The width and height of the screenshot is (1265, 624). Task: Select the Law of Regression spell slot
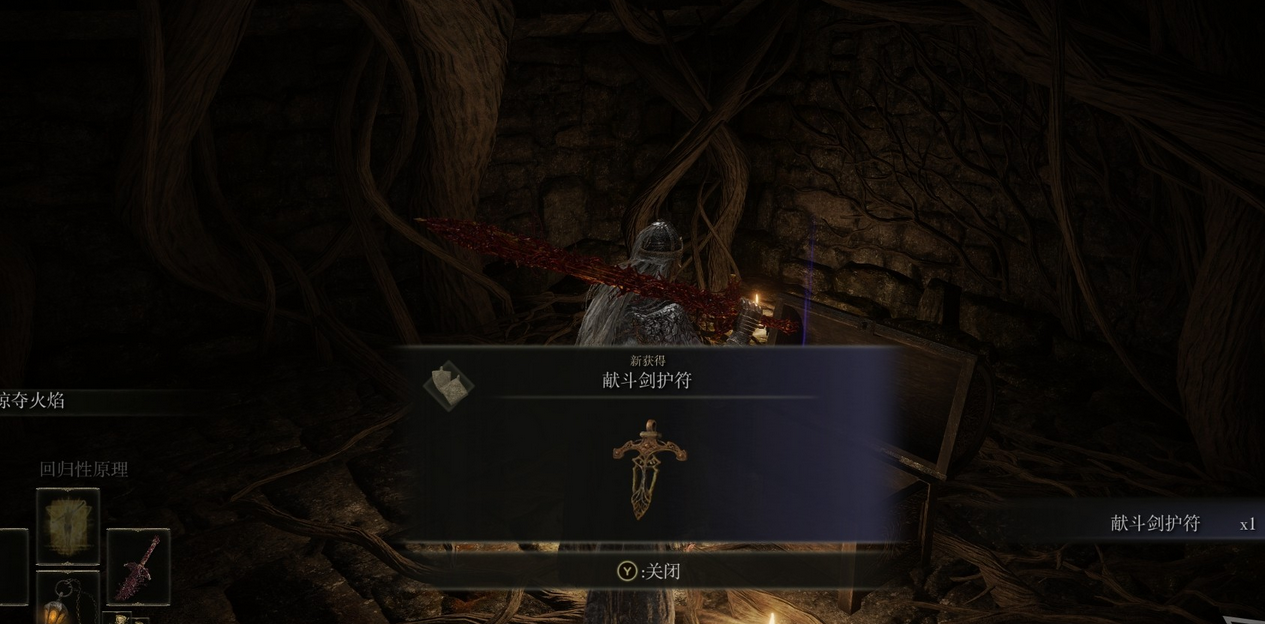[68, 527]
